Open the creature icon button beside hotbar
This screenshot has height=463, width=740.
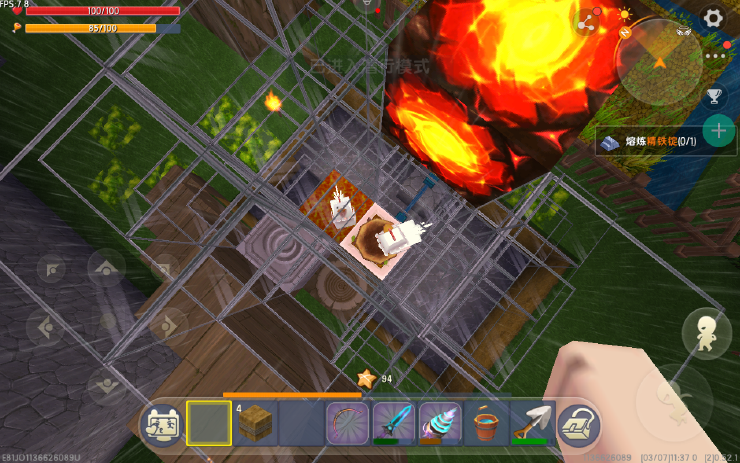pyautogui.click(x=161, y=425)
